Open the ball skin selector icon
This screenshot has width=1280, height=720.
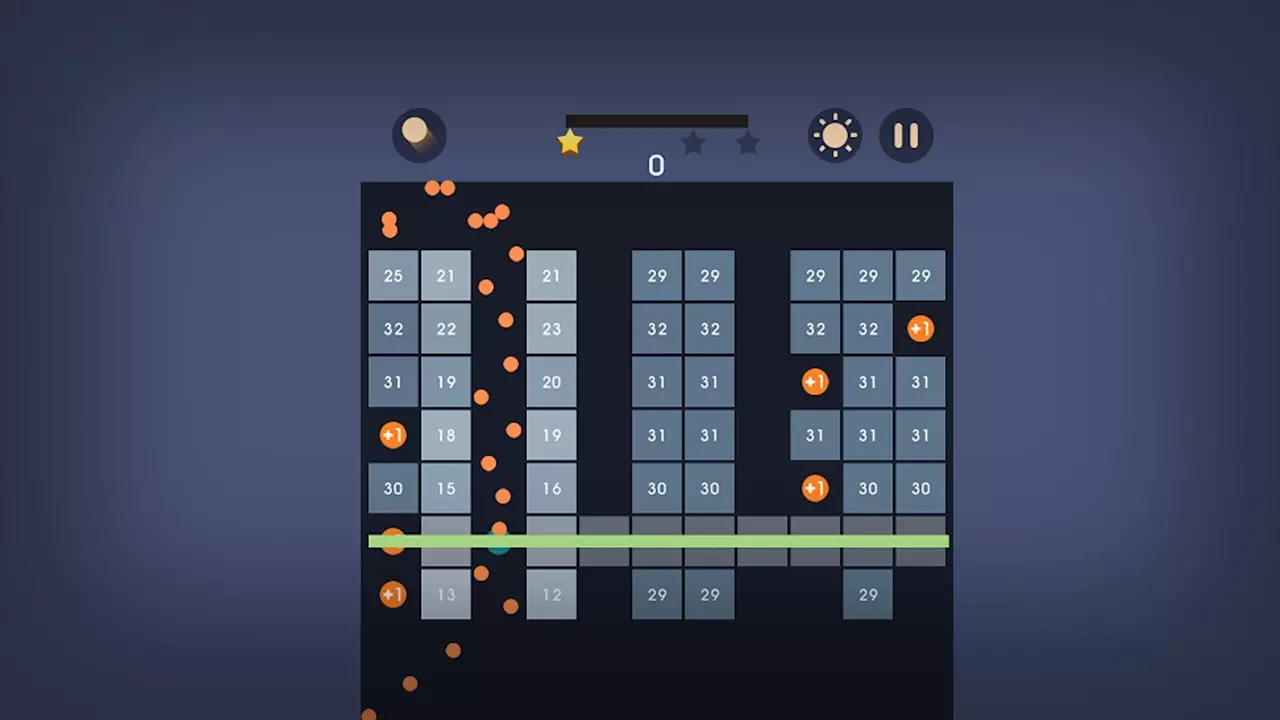point(419,135)
